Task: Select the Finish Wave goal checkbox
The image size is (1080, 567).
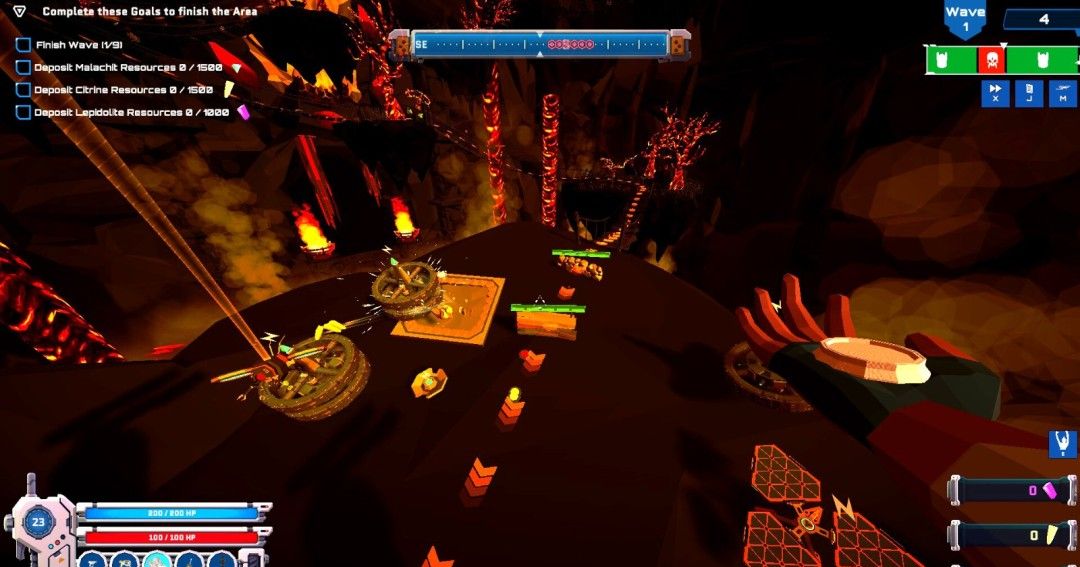Action: point(23,46)
